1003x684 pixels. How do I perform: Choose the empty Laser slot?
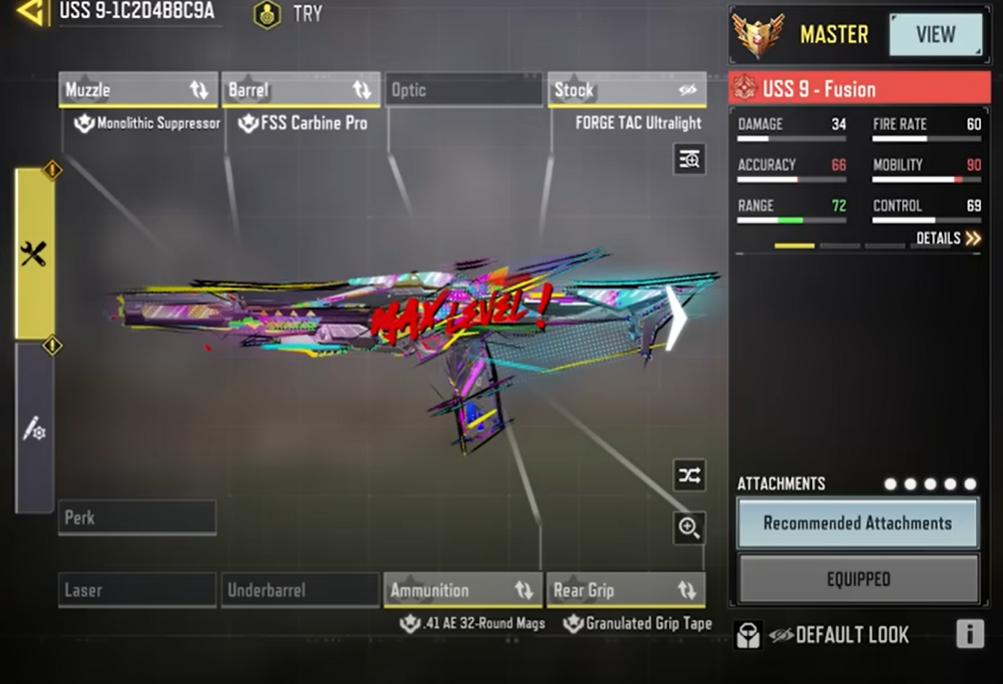pos(137,590)
